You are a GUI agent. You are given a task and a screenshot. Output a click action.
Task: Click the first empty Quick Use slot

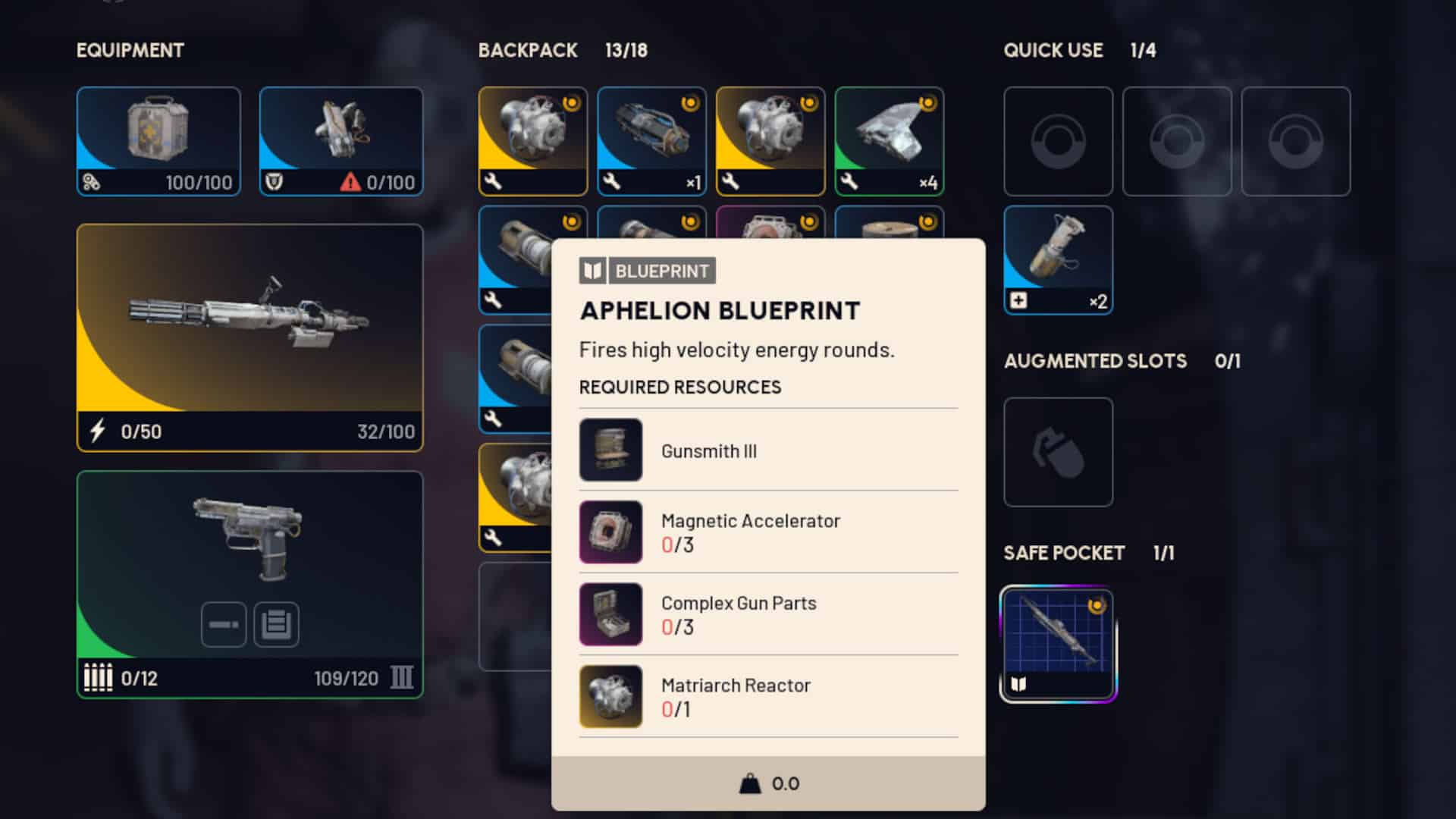click(x=1058, y=142)
